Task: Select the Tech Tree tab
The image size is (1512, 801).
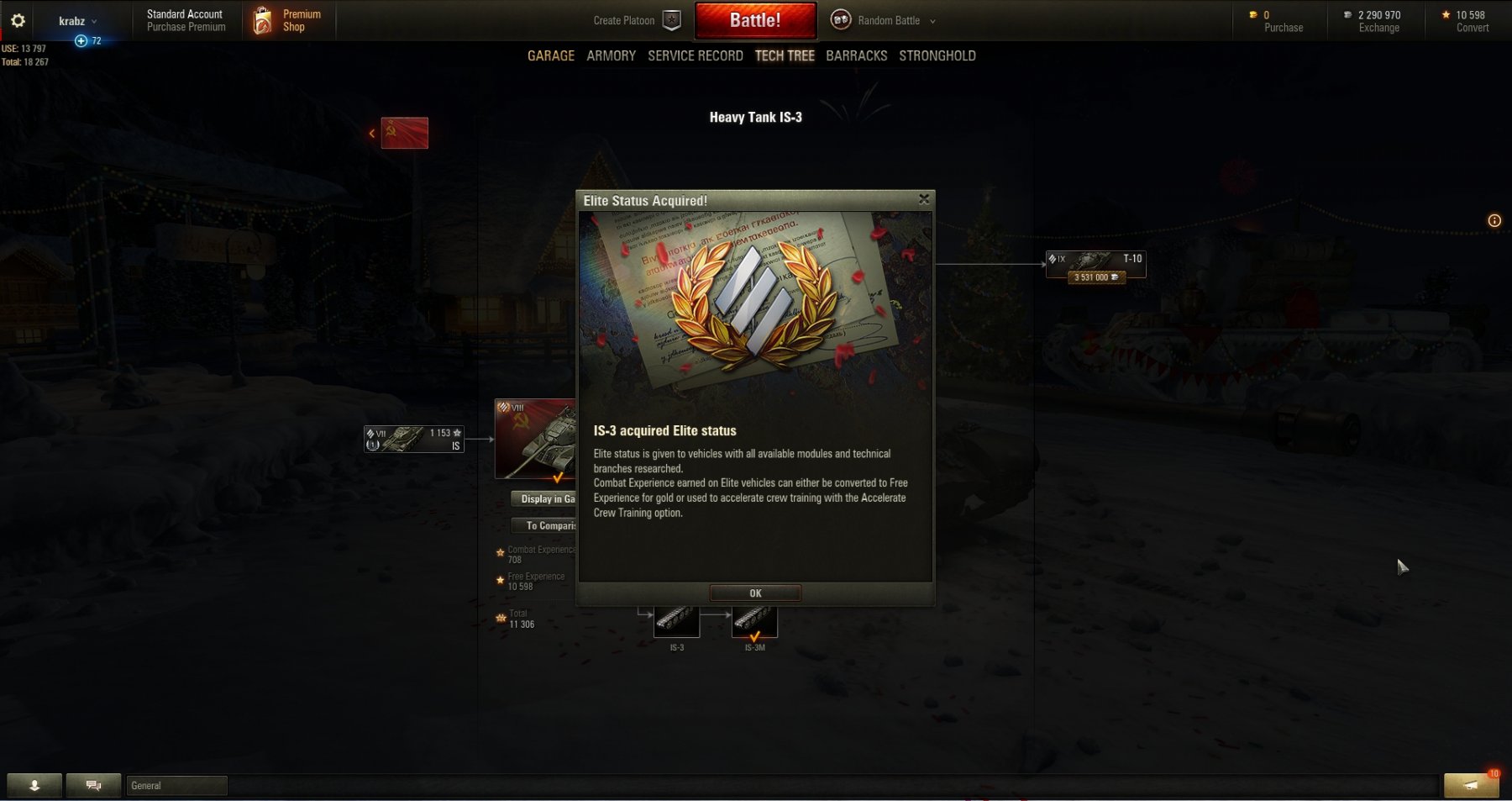Action: tap(785, 55)
